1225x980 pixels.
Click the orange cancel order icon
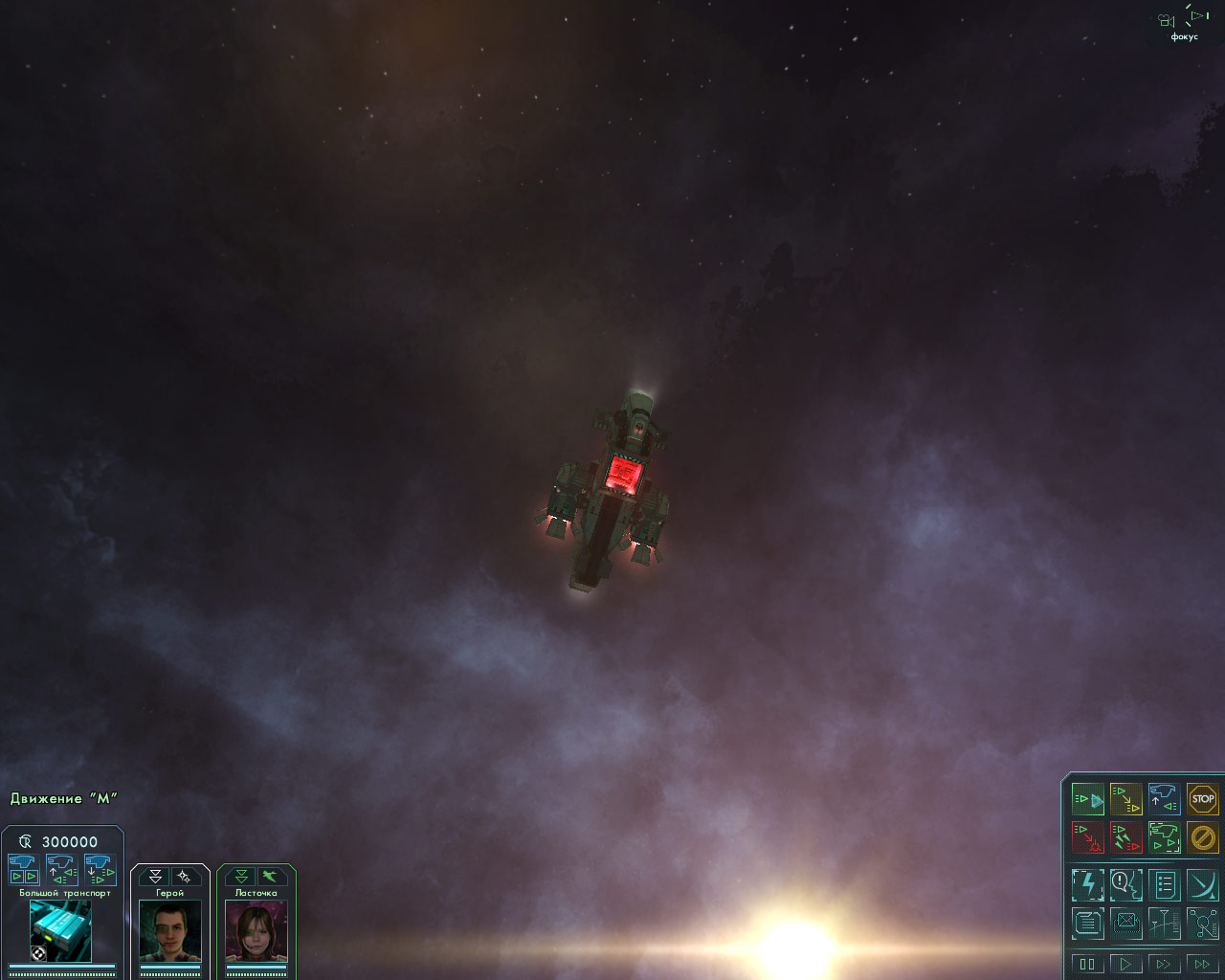click(x=1202, y=838)
